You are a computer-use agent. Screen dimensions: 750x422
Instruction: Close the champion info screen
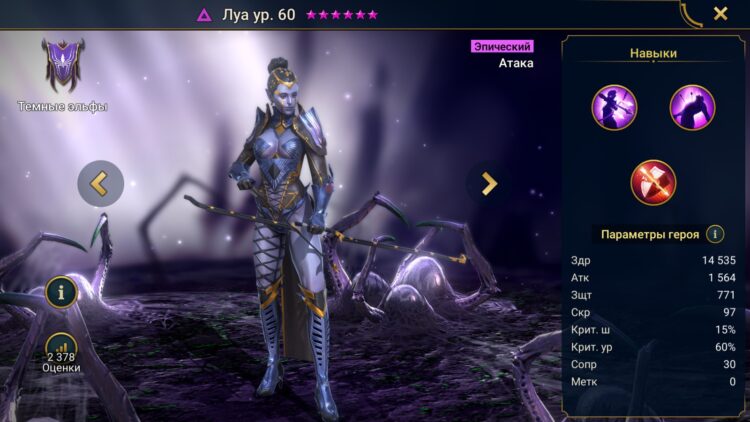[720, 14]
